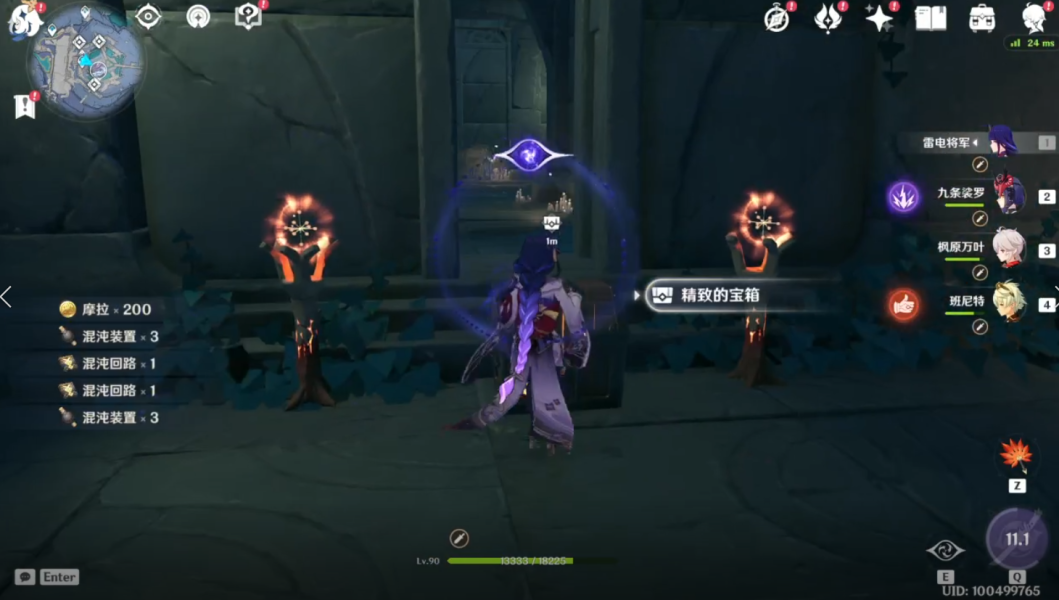Open the compass events icon
Image resolution: width=1059 pixels, height=600 pixels.
coord(777,18)
